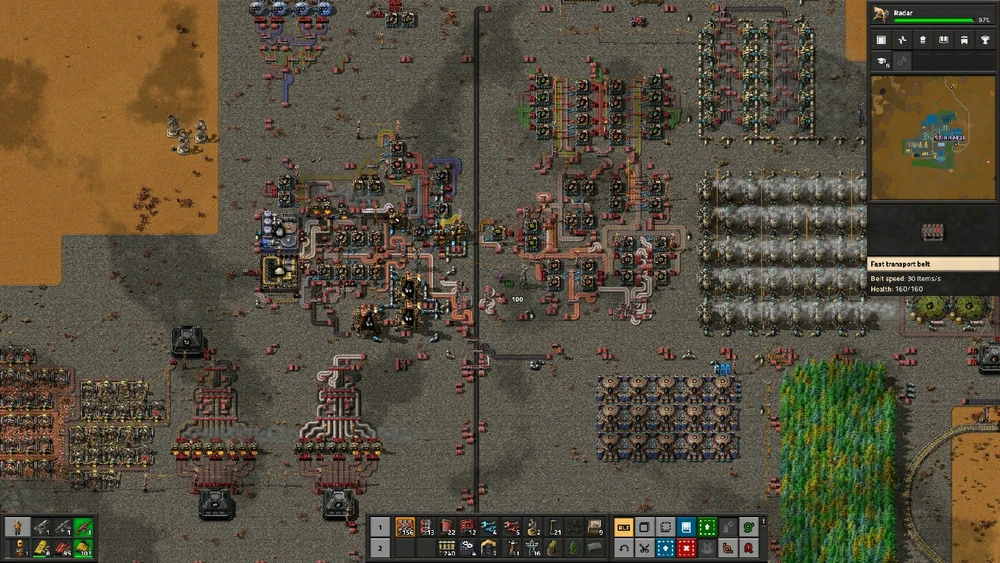The height and width of the screenshot is (563, 1000).
Task: Select the red ammo slot showing 85
Action: (x=63, y=547)
